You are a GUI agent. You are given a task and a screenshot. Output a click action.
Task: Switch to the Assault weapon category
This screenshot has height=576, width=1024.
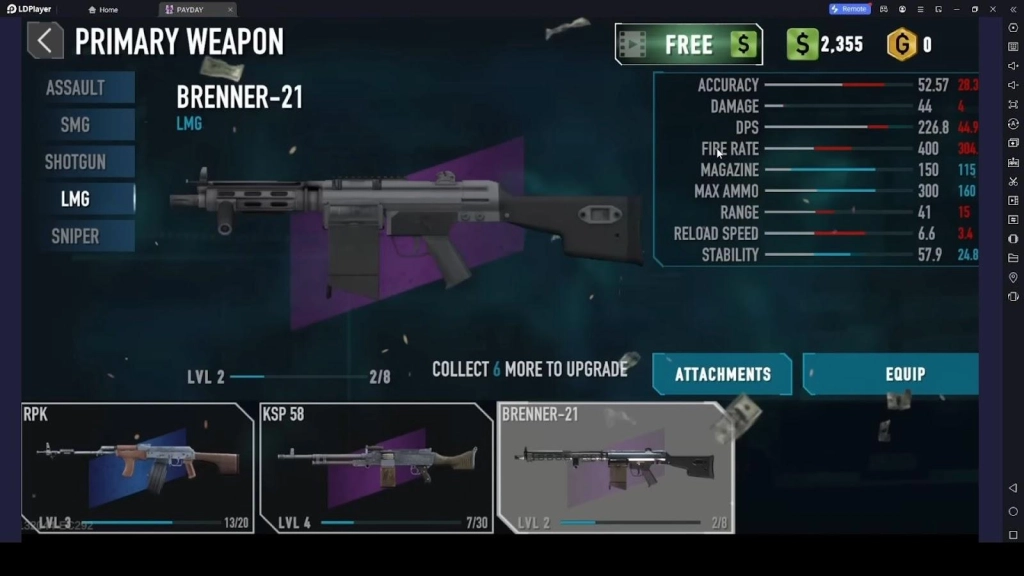(76, 88)
